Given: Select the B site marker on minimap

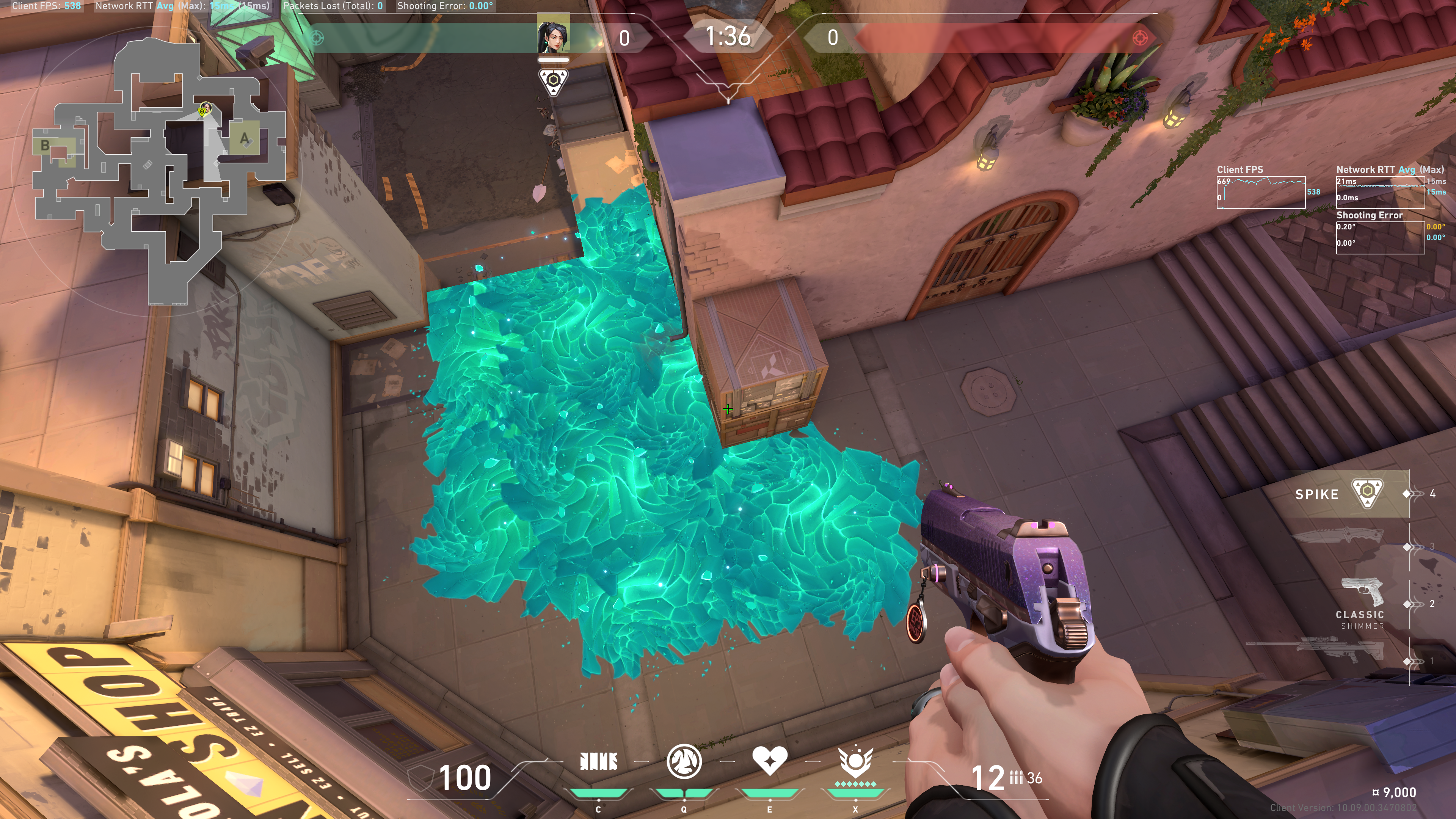Looking at the screenshot, I should pyautogui.click(x=45, y=146).
